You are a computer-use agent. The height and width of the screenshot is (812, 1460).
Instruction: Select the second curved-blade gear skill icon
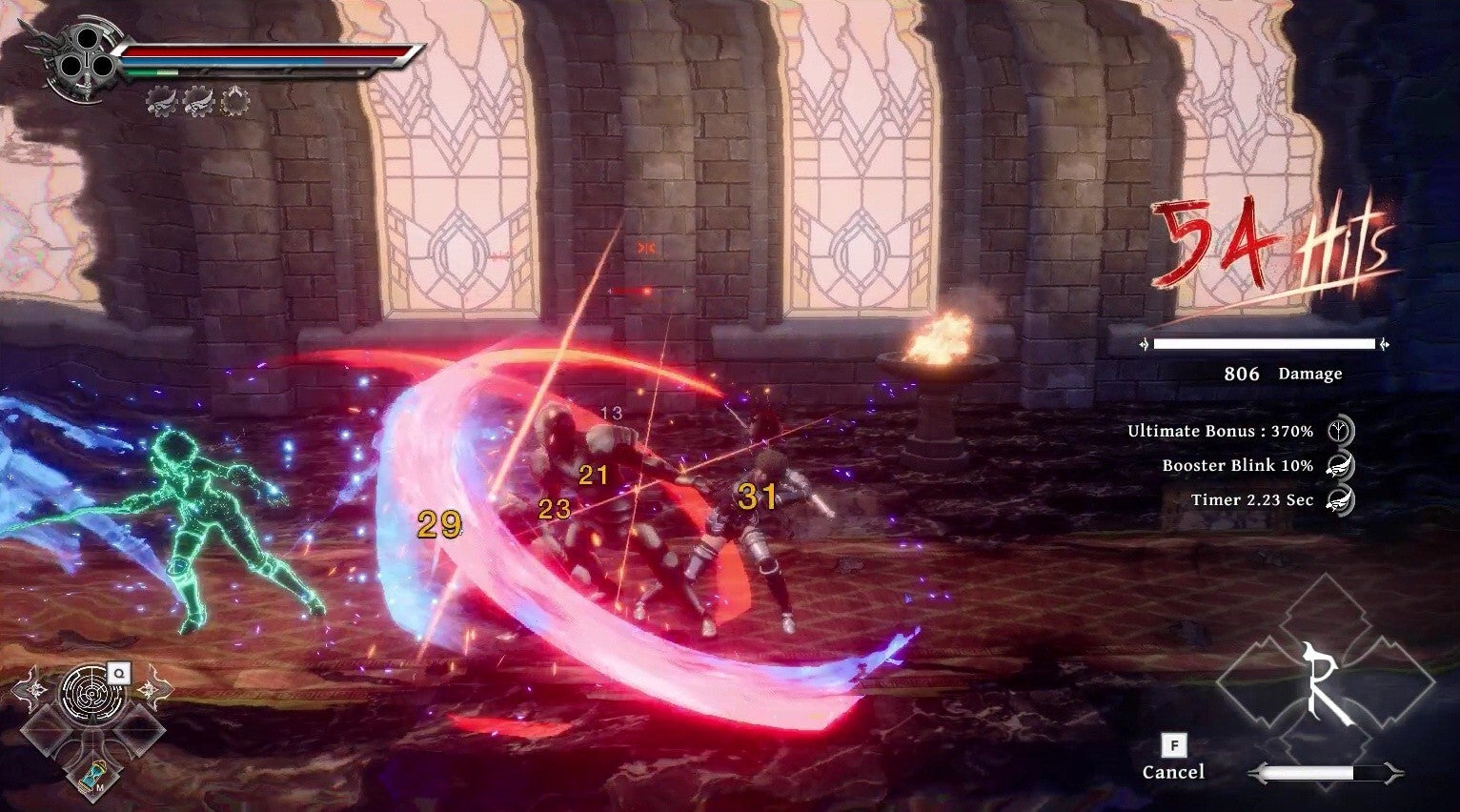[200, 101]
